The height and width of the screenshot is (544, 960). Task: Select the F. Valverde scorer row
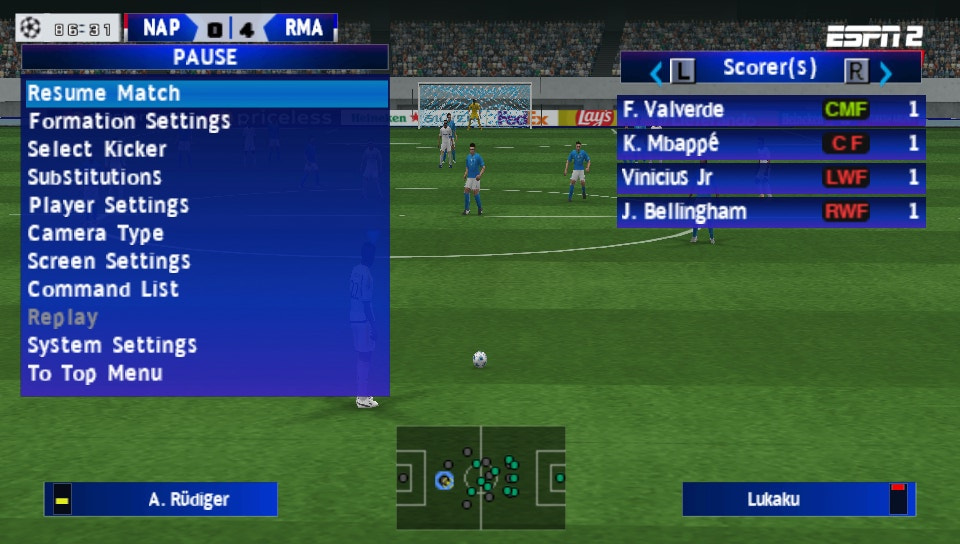[770, 110]
